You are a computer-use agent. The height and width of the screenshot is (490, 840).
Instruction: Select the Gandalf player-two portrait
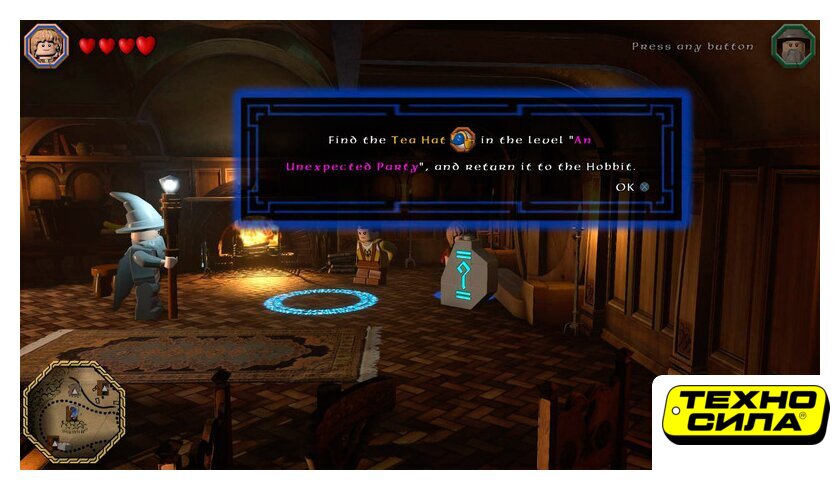793,46
